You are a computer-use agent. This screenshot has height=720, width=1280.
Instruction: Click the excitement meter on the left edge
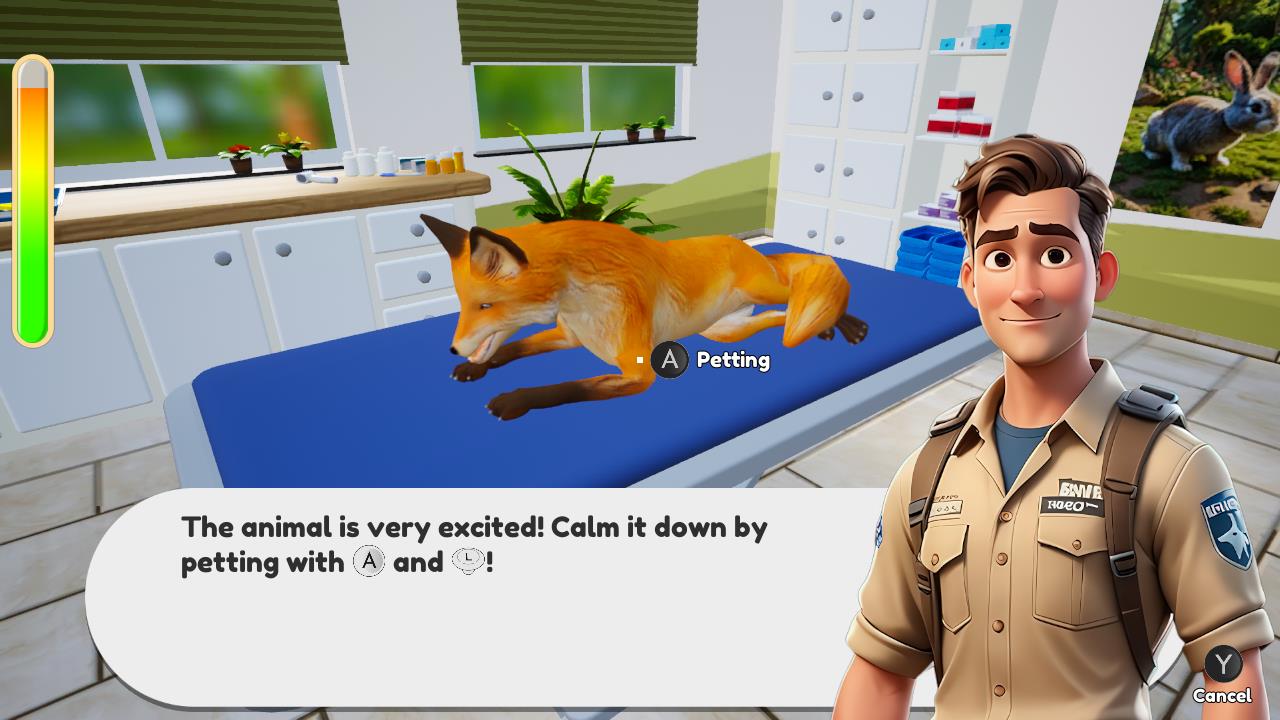pos(31,200)
